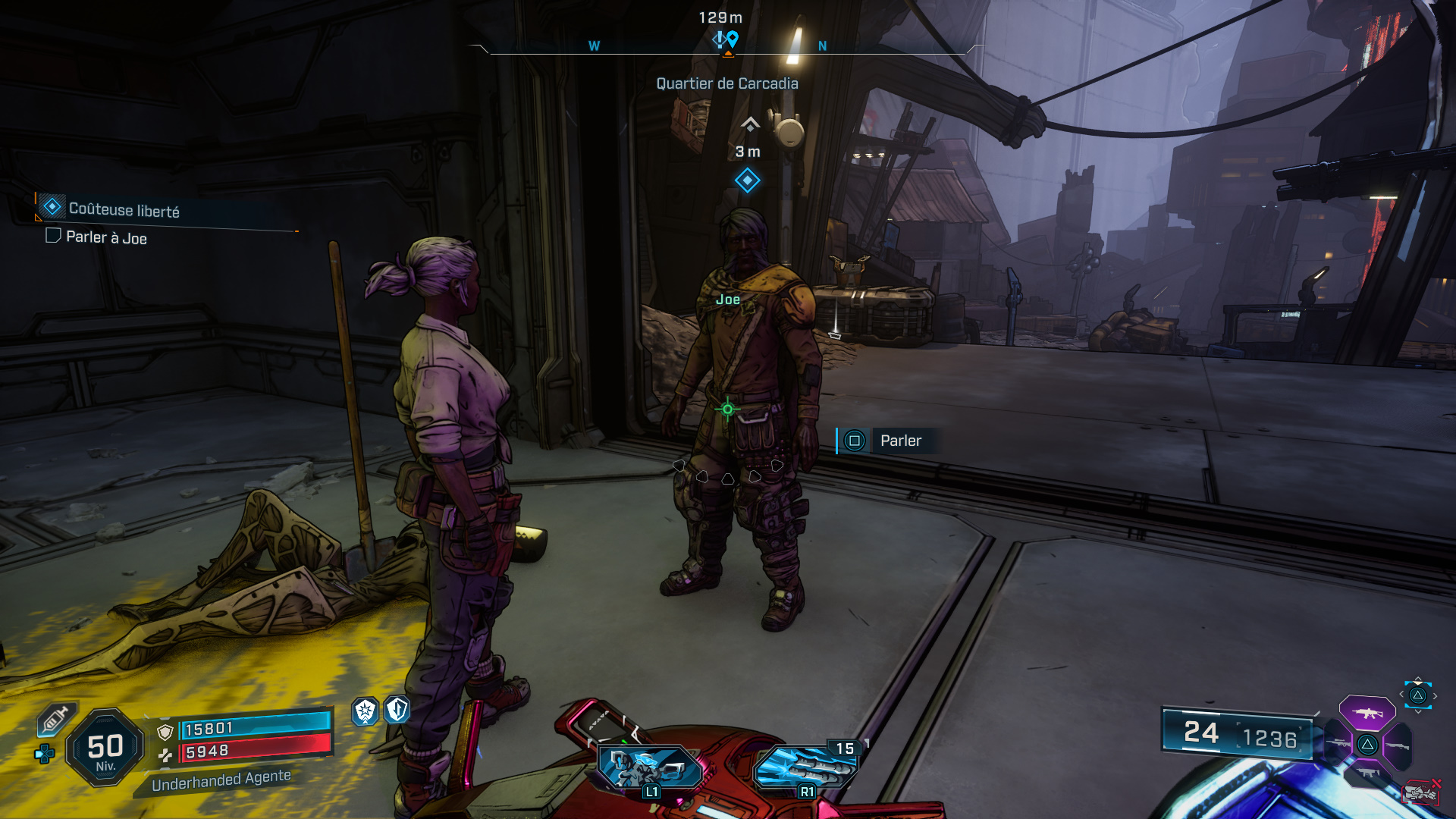Viewport: 1456px width, 819px height.
Task: Select the assault rifle on the weapon wheel
Action: (x=1367, y=714)
